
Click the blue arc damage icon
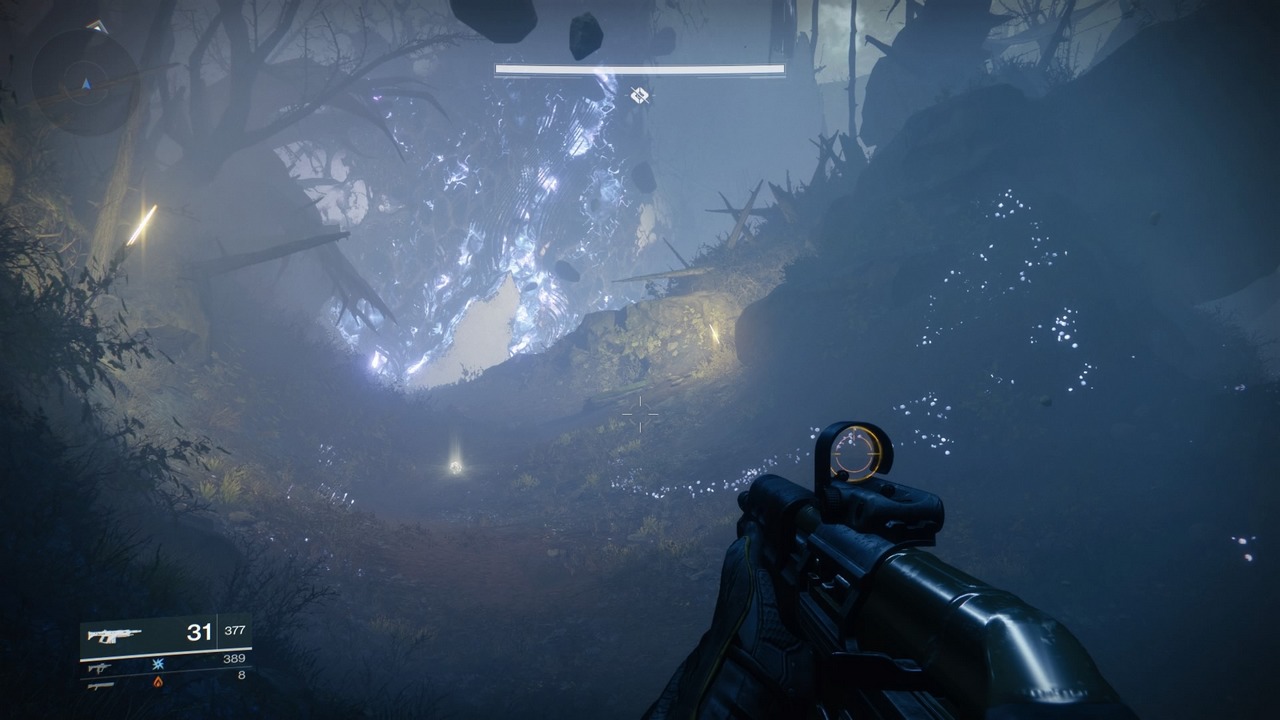point(158,664)
